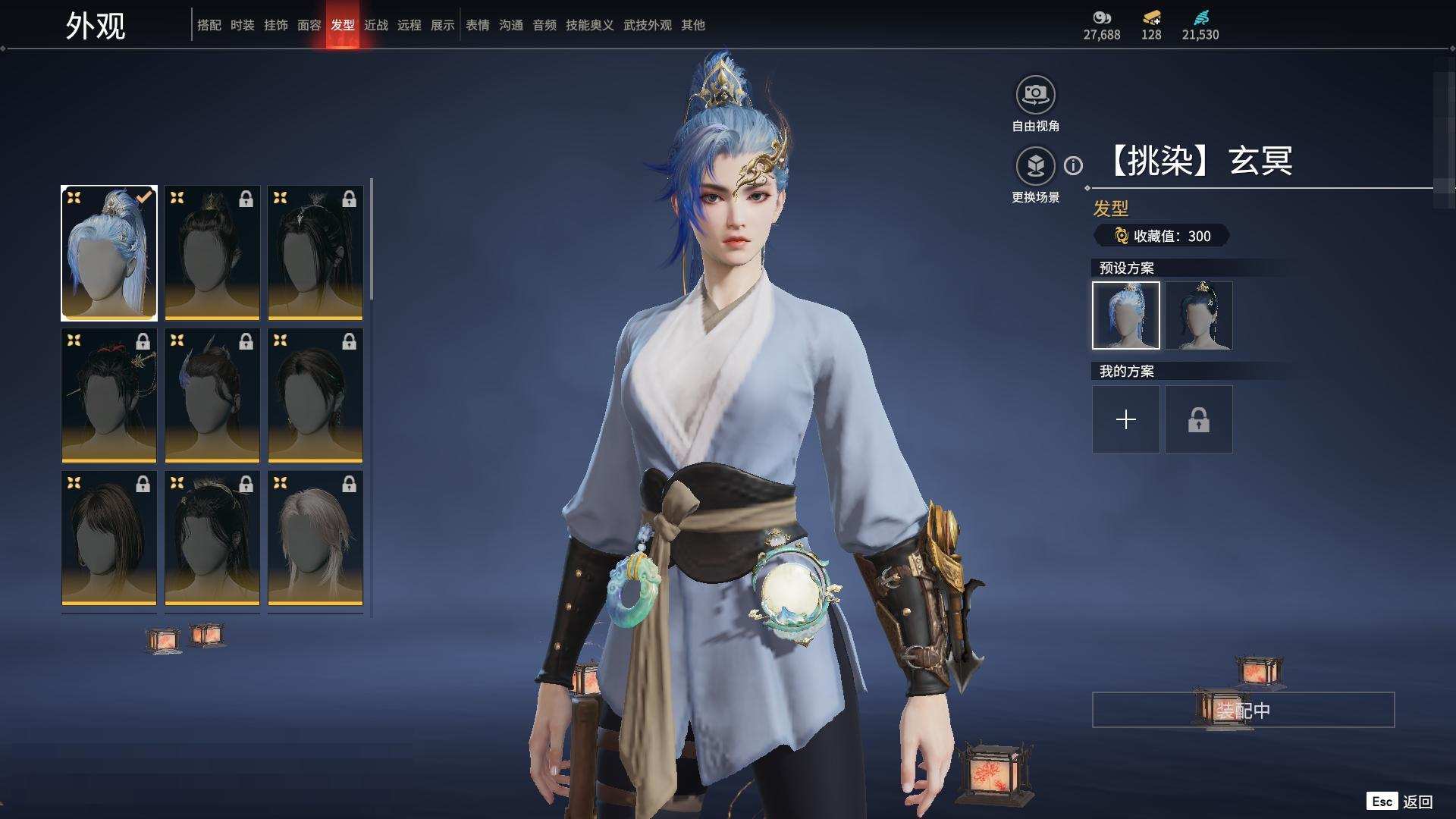Select the 武技外观 tab
1456x819 pixels.
(x=647, y=25)
